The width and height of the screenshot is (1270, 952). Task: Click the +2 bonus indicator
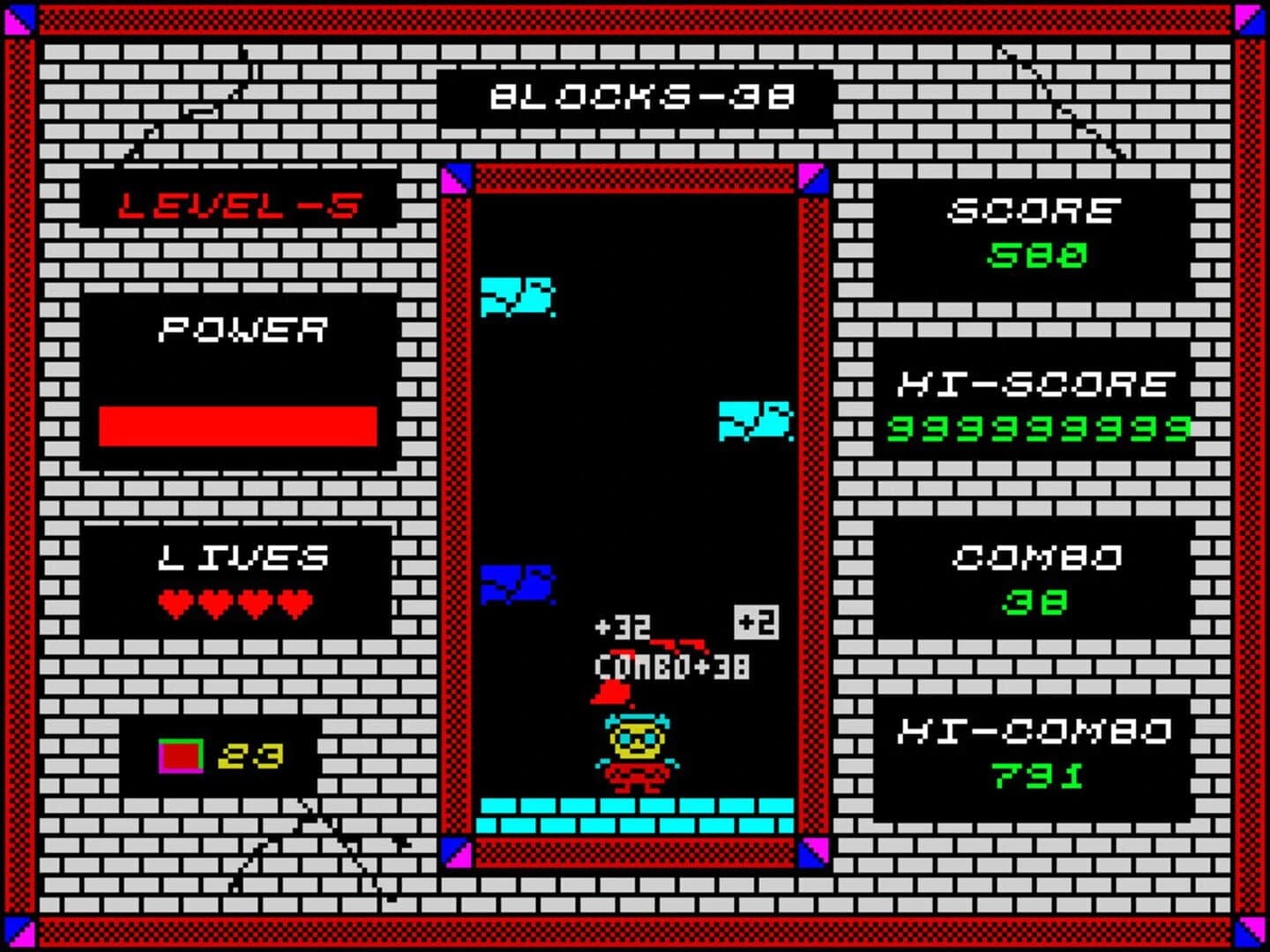(754, 623)
